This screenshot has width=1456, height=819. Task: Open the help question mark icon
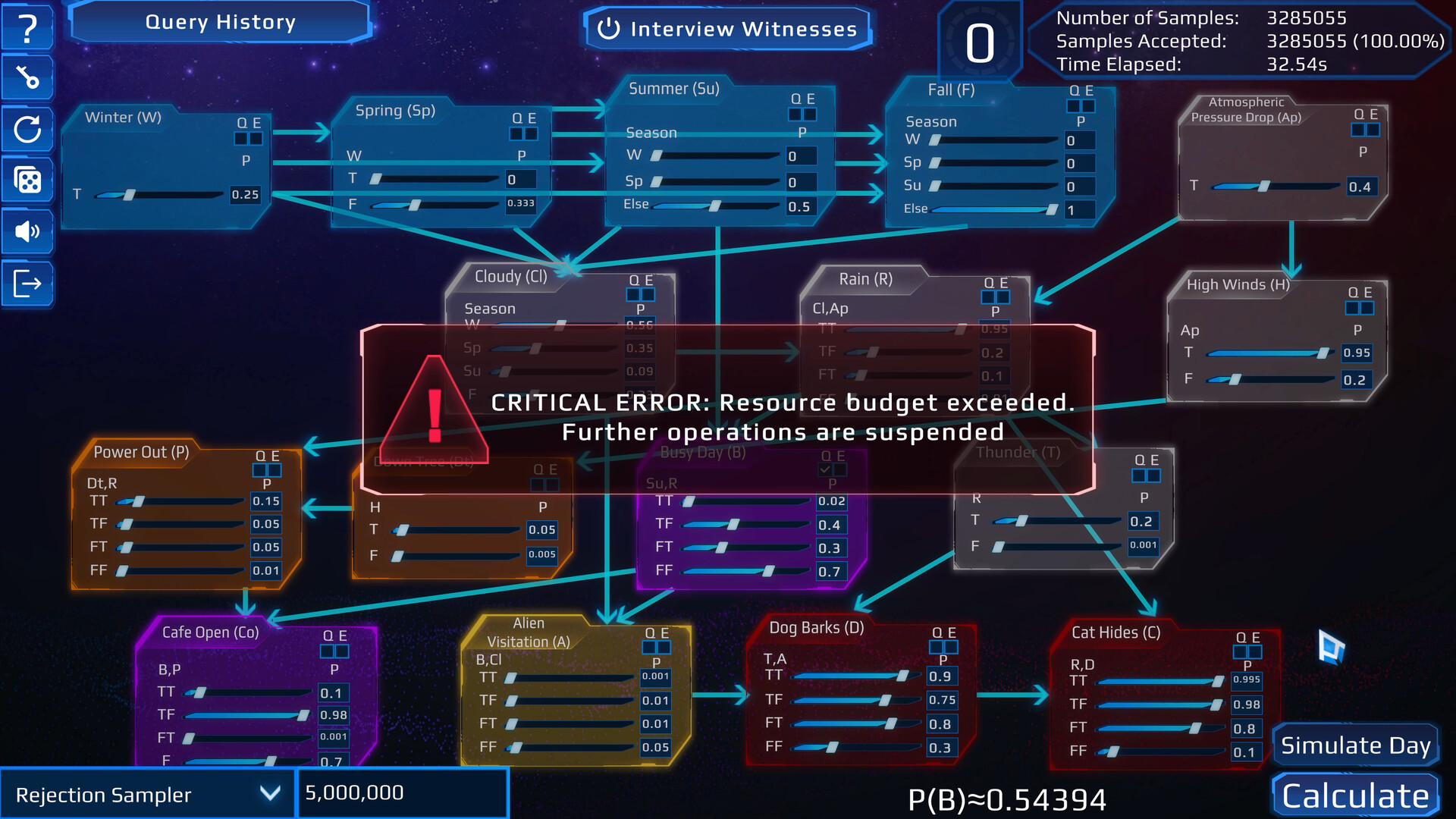[x=27, y=28]
